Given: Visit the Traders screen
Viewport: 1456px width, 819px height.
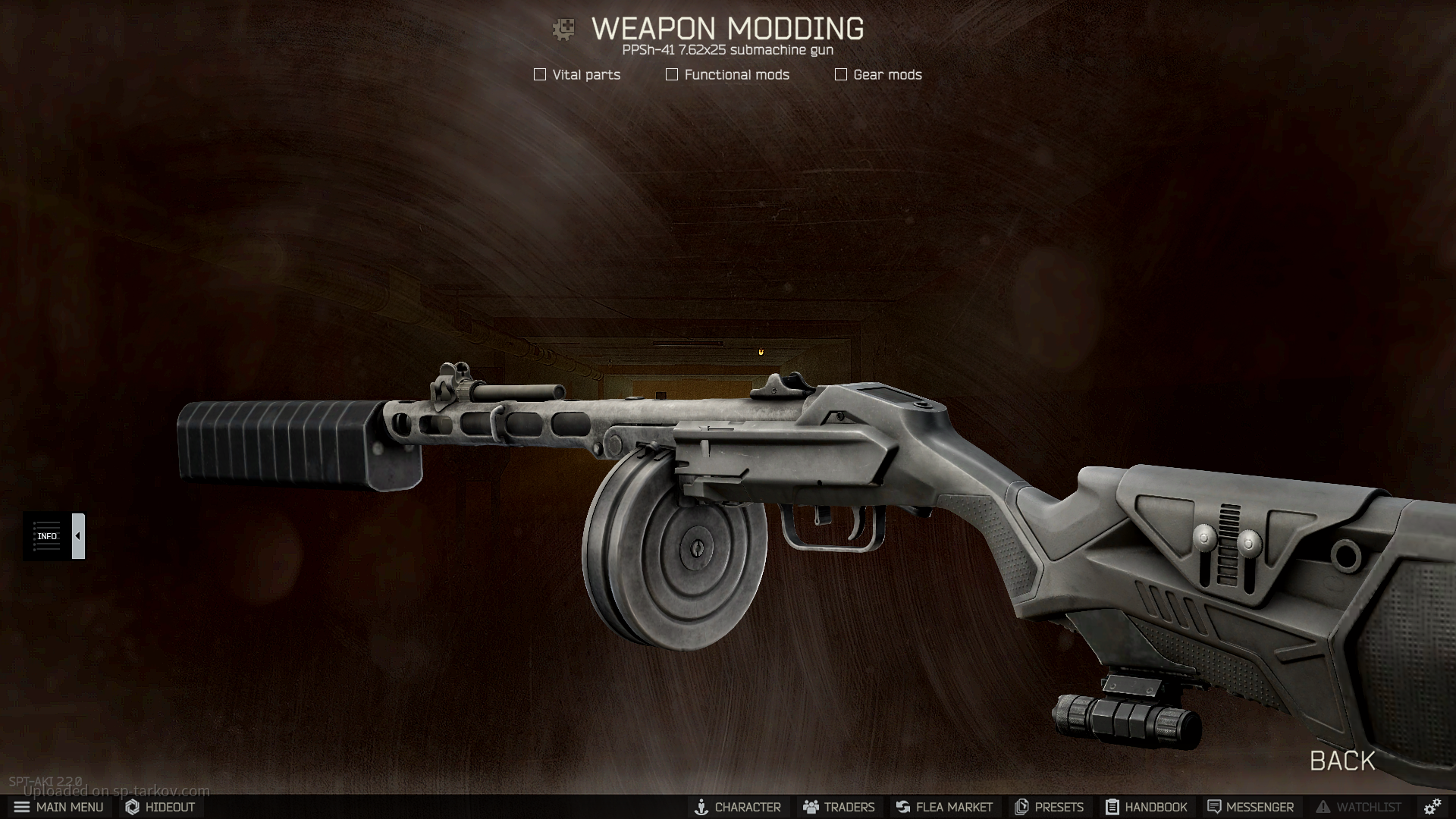Looking at the screenshot, I should [839, 807].
